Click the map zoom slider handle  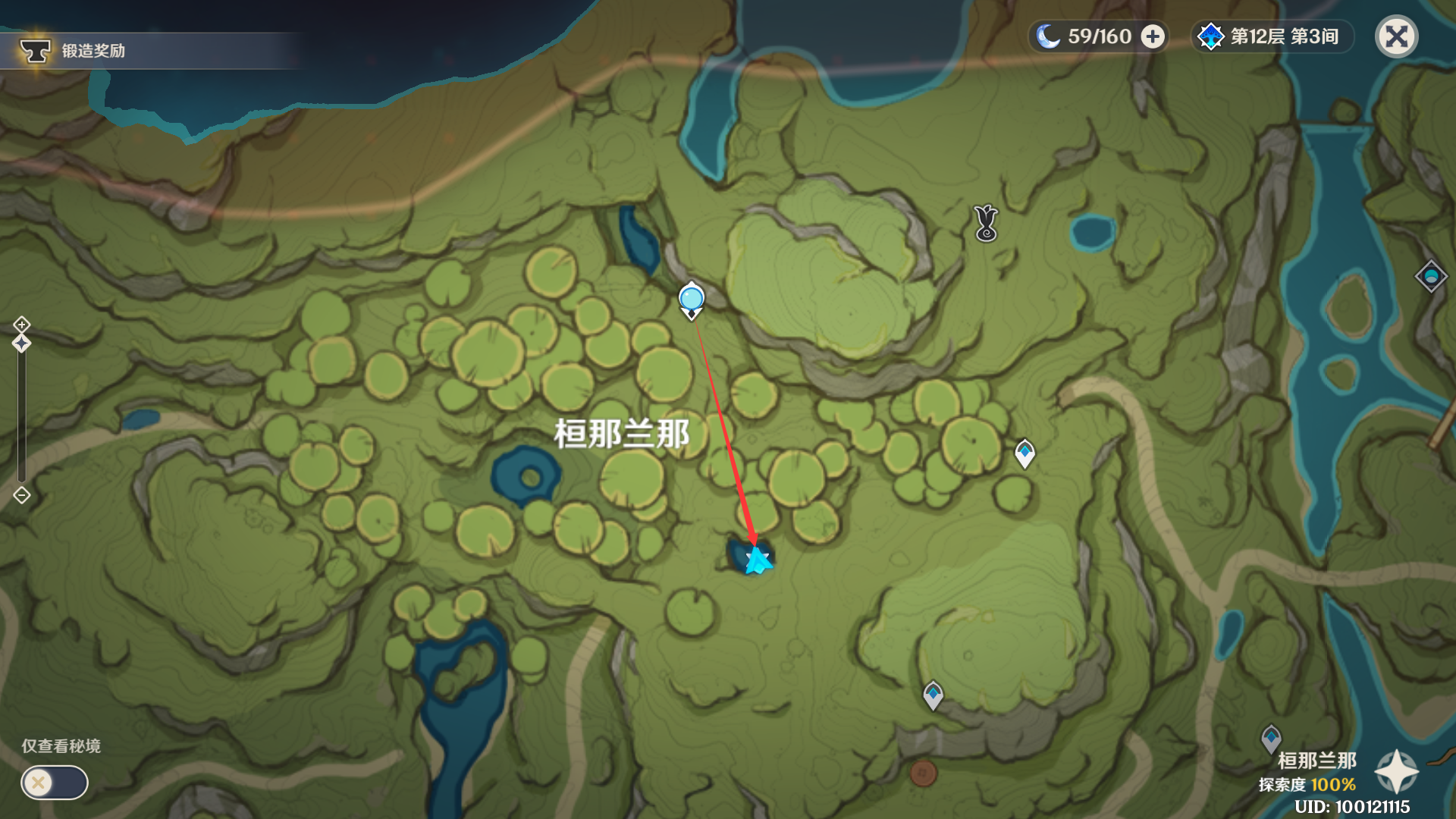21,344
